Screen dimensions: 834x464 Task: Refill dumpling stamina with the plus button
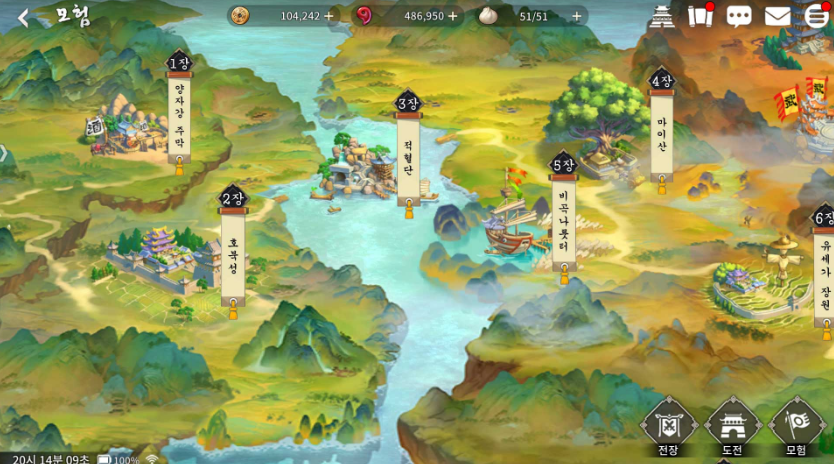pyautogui.click(x=577, y=16)
